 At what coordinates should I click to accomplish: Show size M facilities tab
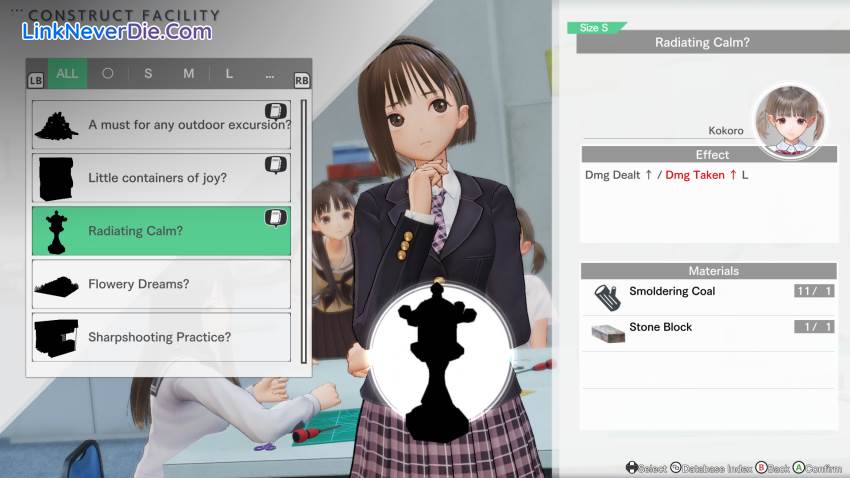point(188,73)
